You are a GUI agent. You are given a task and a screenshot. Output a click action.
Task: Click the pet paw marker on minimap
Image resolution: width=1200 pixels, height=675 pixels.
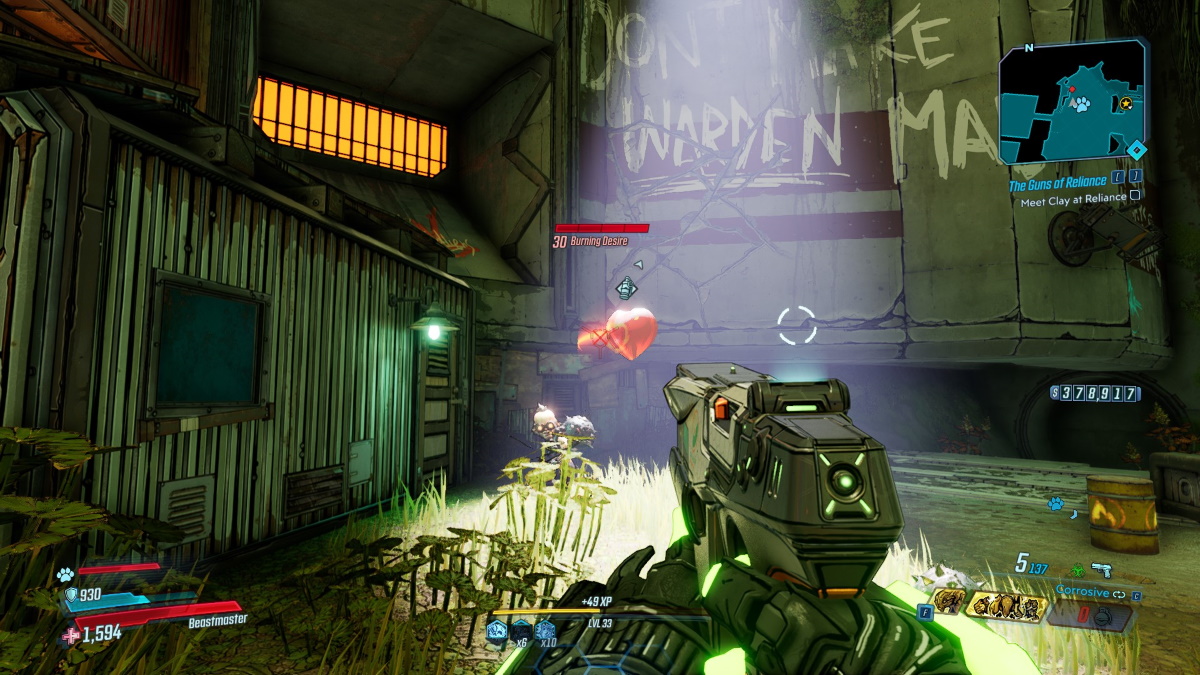point(1082,104)
